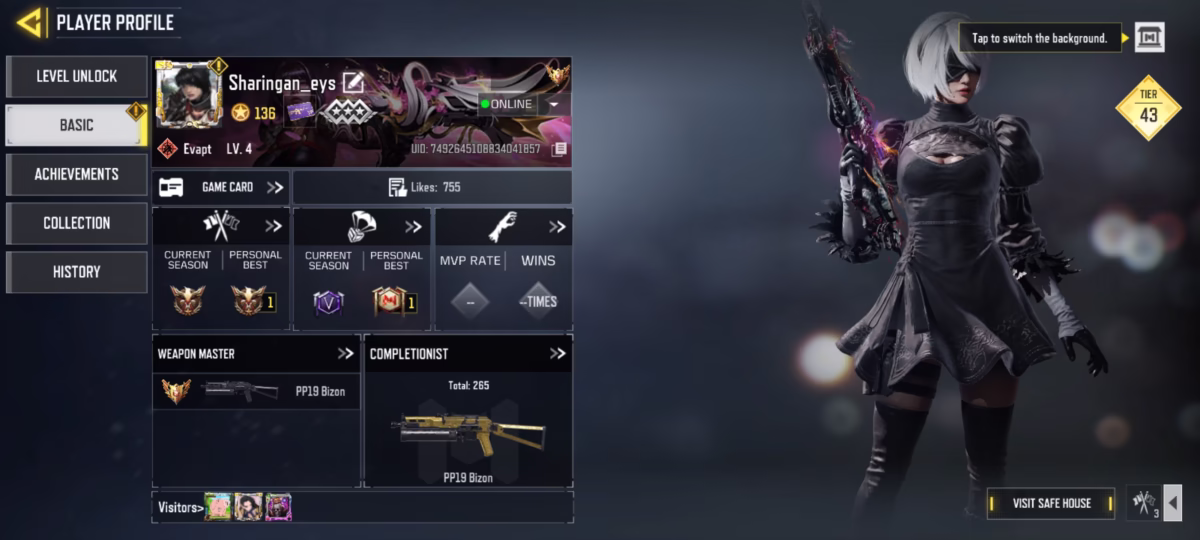This screenshot has width=1200, height=540.
Task: Open the Visitors list
Action: click(180, 507)
